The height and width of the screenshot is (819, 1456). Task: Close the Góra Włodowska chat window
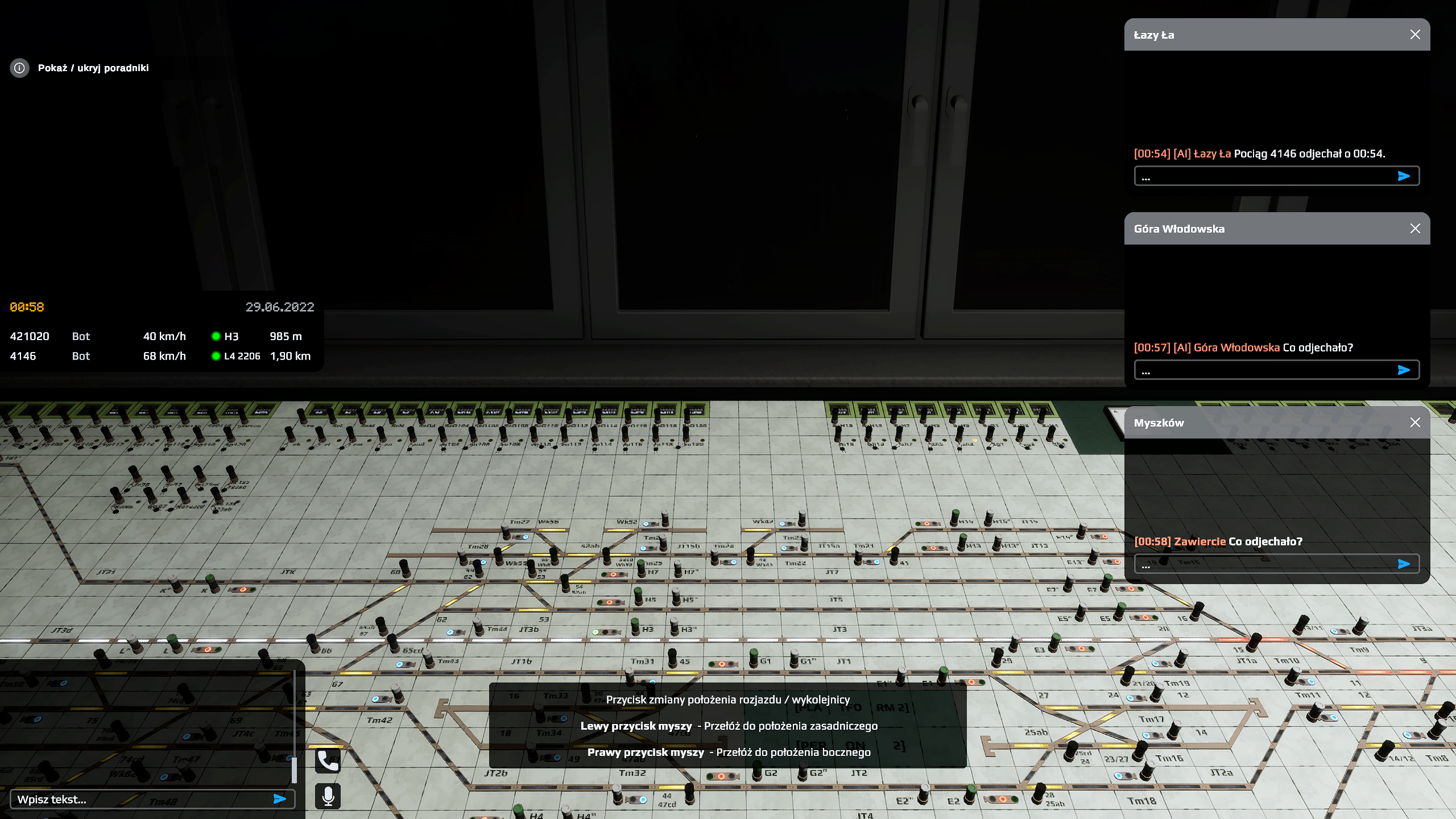(x=1415, y=229)
